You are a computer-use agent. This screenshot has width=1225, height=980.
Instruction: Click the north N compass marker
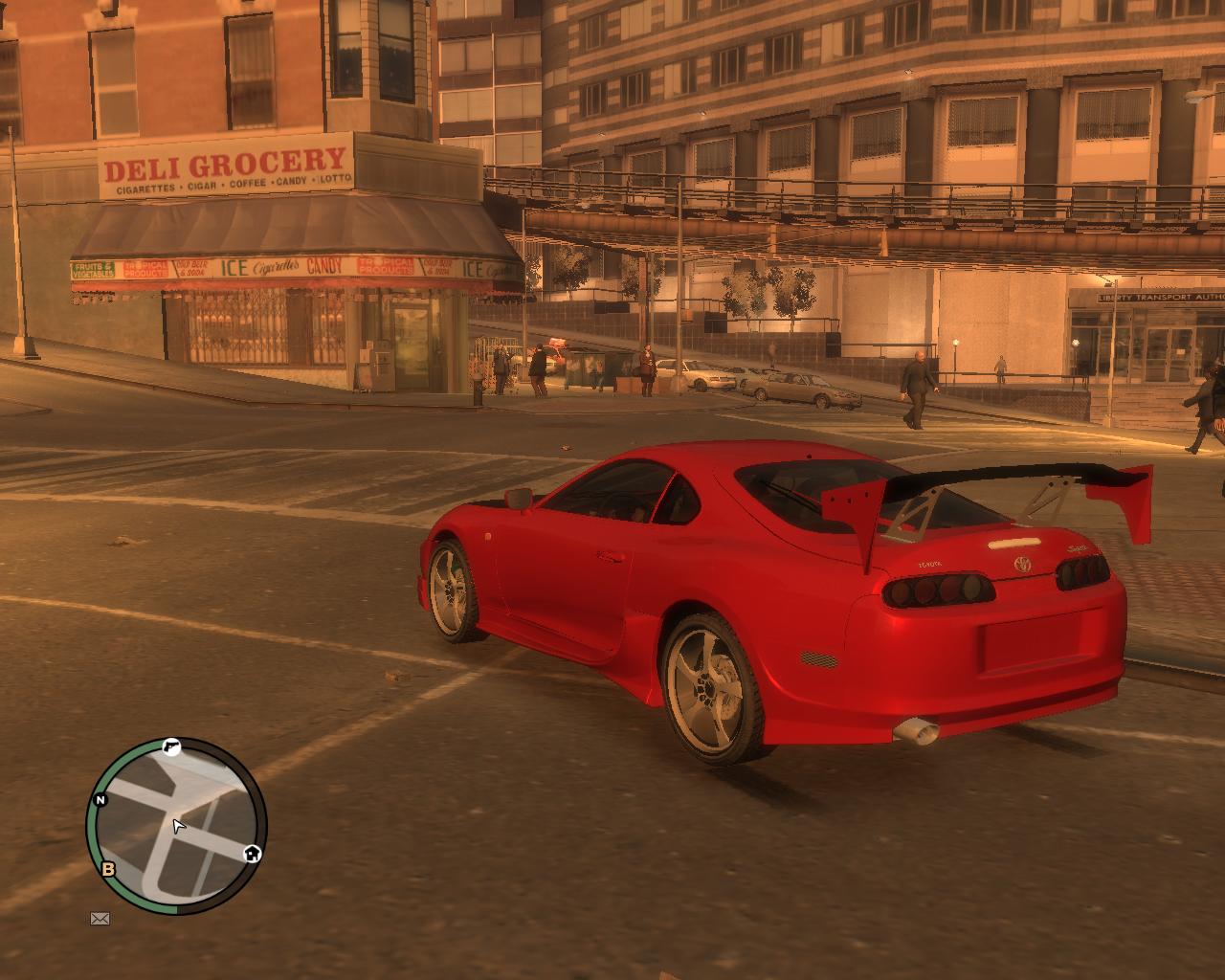pos(100,800)
